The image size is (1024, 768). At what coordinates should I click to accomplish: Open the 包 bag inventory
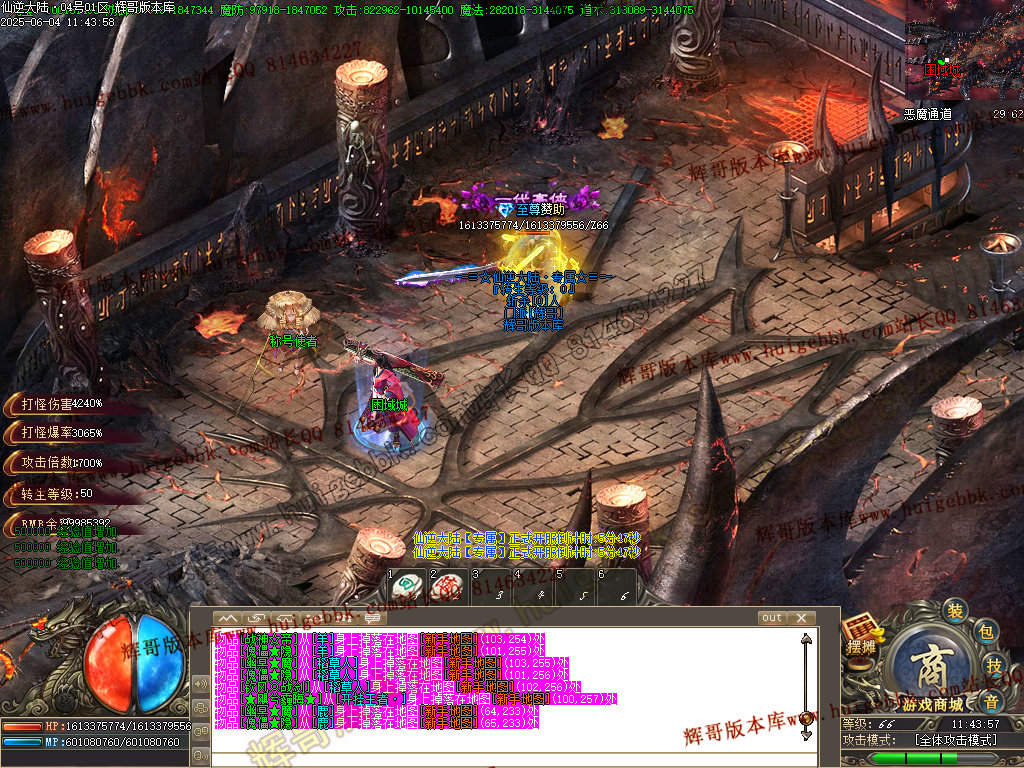click(985, 632)
